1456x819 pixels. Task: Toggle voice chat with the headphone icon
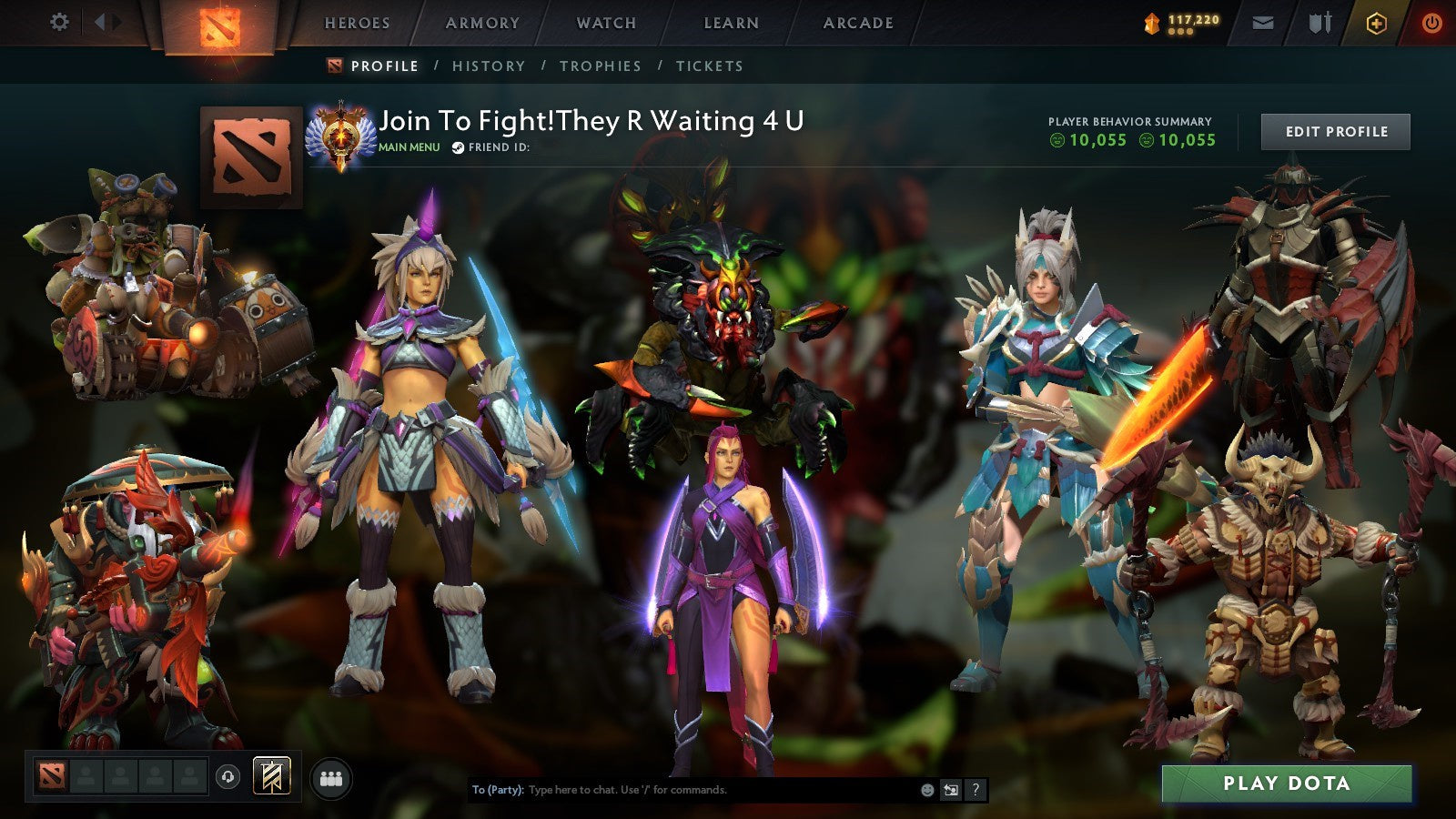[227, 774]
